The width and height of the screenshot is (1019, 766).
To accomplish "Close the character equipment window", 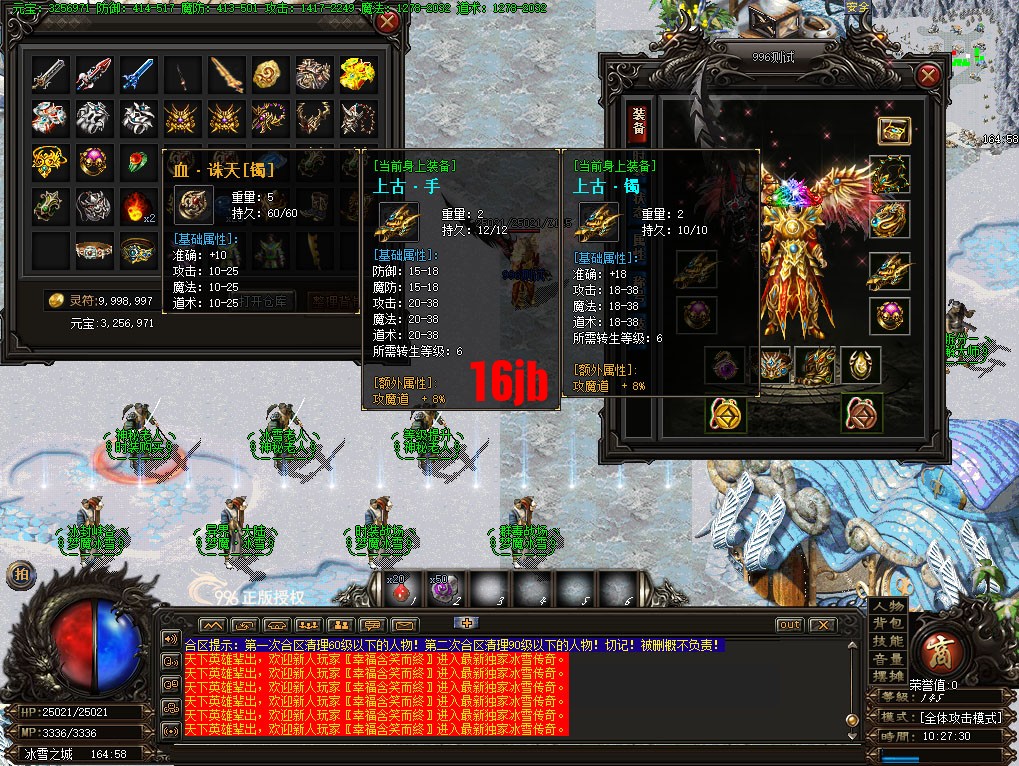I will tap(928, 73).
